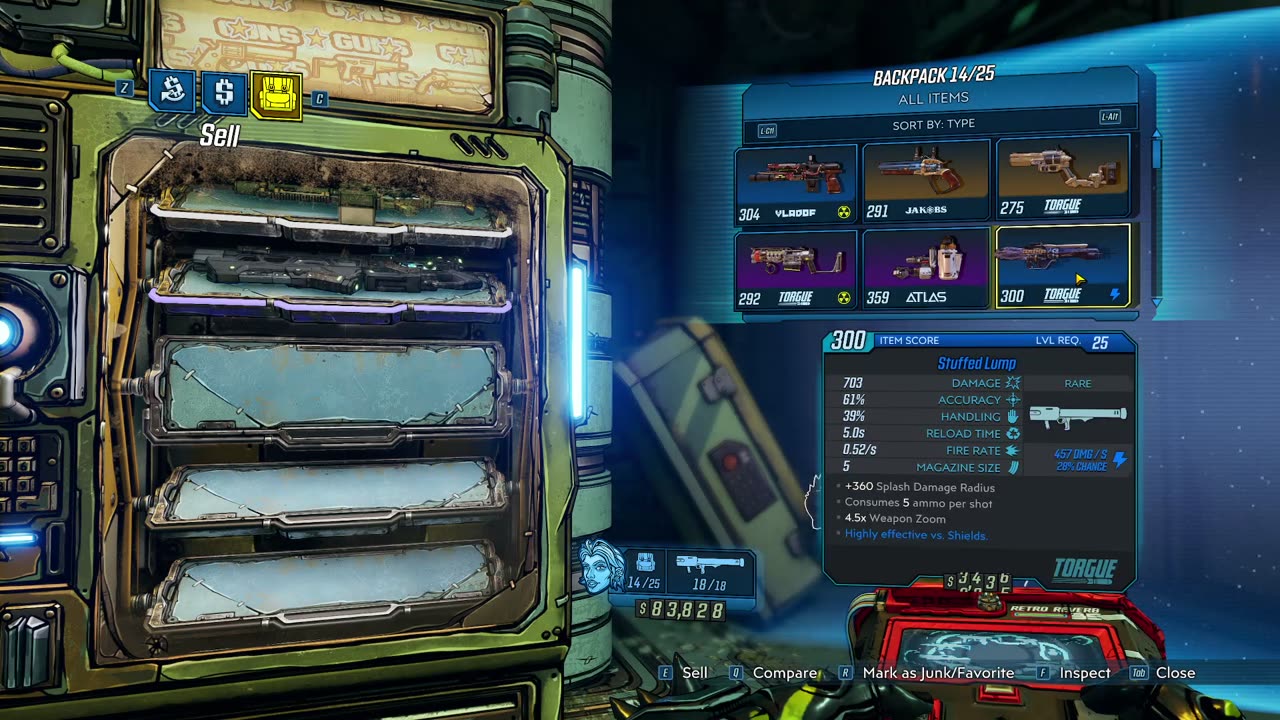The width and height of the screenshot is (1280, 720).
Task: Select the Vladof 304 pistol in backpack
Action: click(x=797, y=183)
